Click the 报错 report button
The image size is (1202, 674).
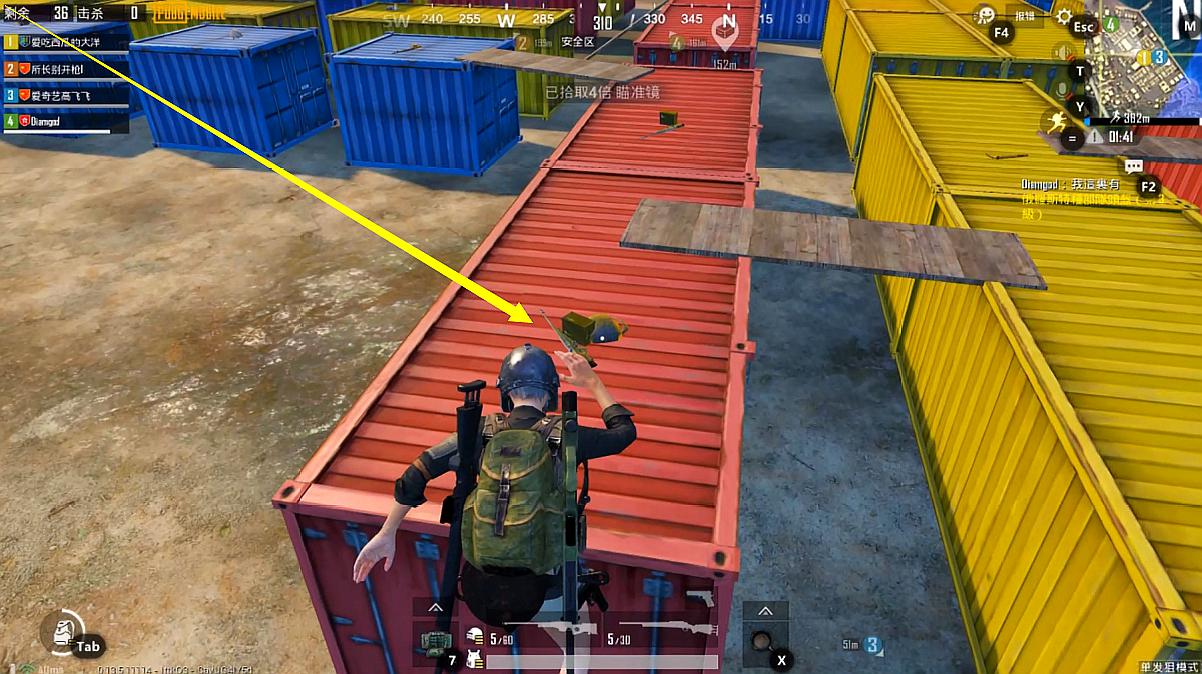1025,16
